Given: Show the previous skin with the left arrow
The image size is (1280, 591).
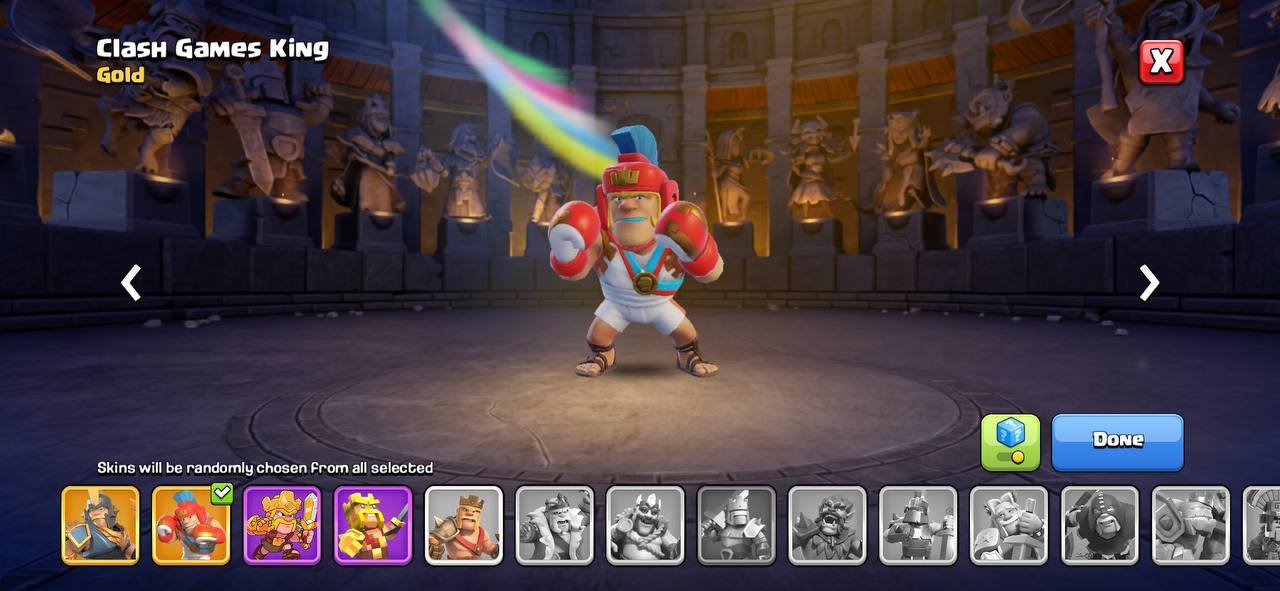Looking at the screenshot, I should click(x=131, y=283).
